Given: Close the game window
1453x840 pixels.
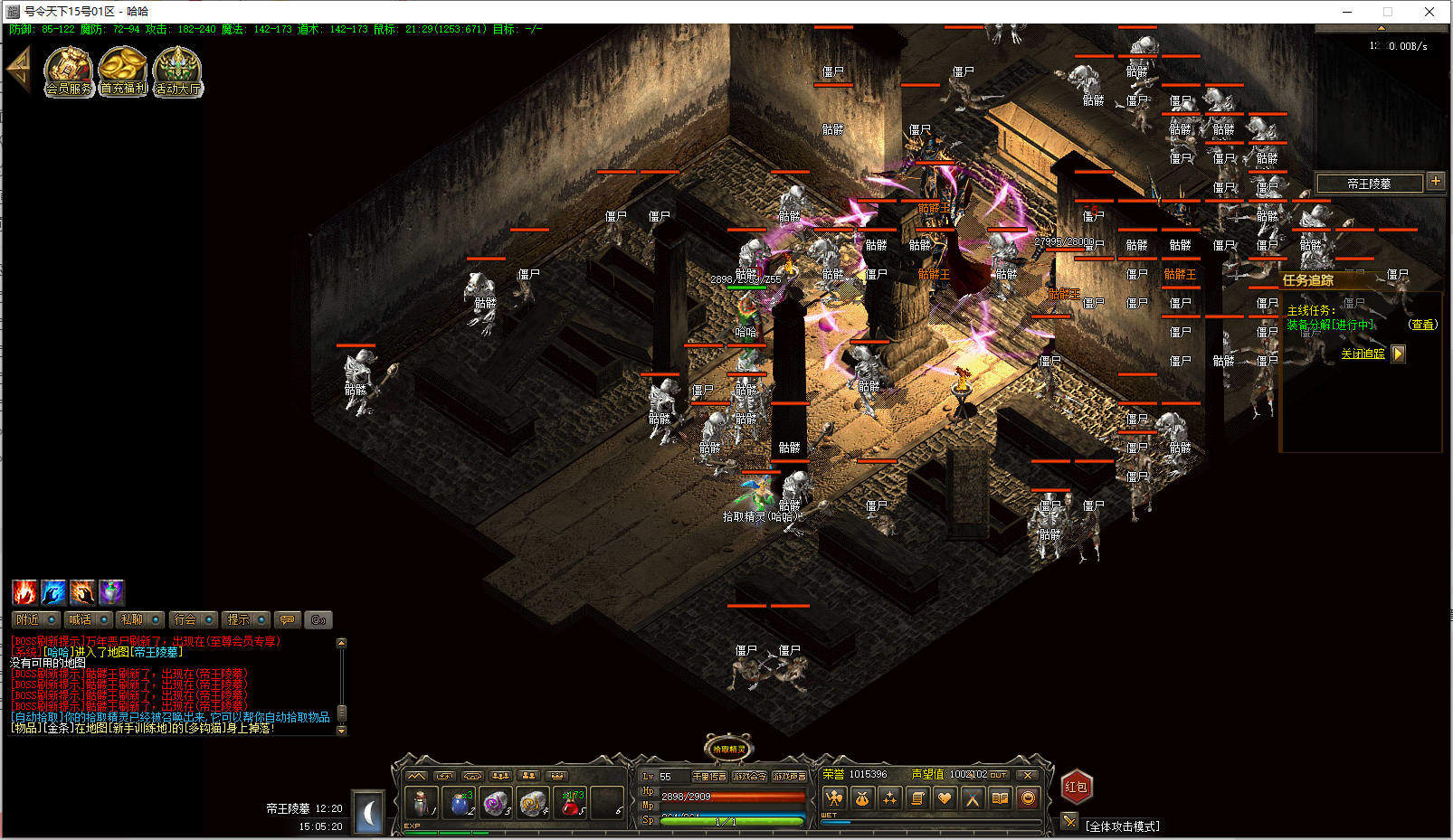Looking at the screenshot, I should [1429, 12].
